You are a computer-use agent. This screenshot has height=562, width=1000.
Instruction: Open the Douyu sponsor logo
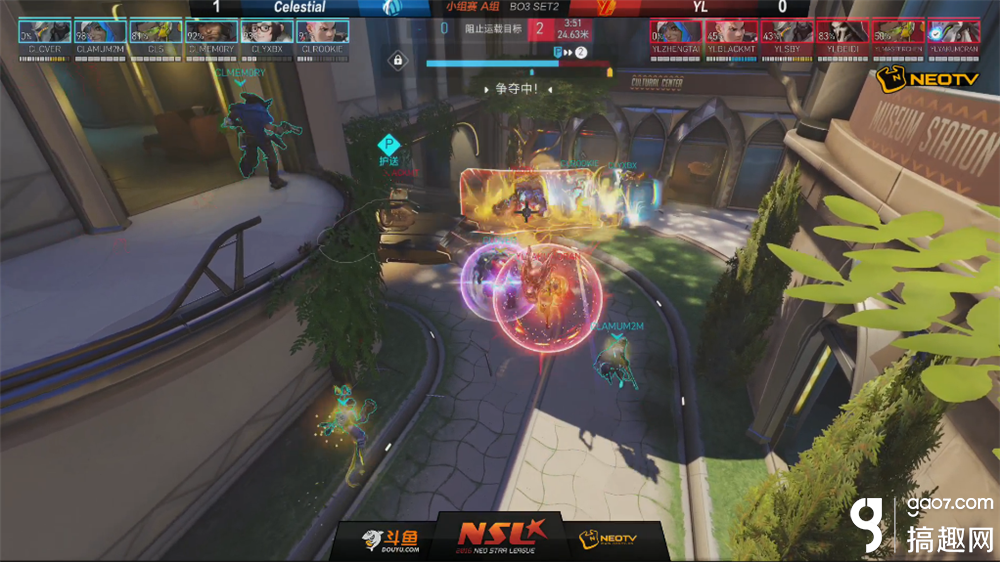pyautogui.click(x=392, y=540)
